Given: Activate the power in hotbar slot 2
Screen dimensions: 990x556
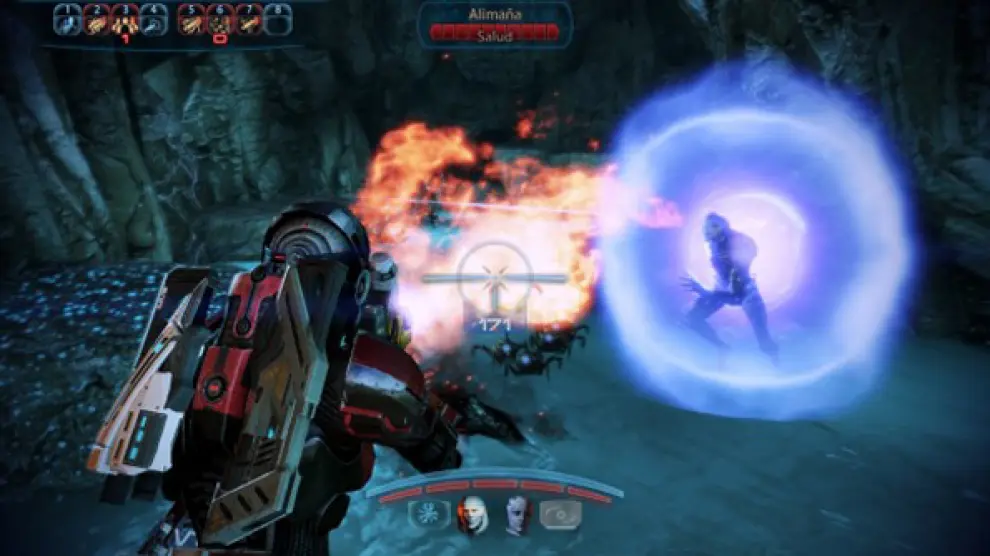Looking at the screenshot, I should (96, 20).
